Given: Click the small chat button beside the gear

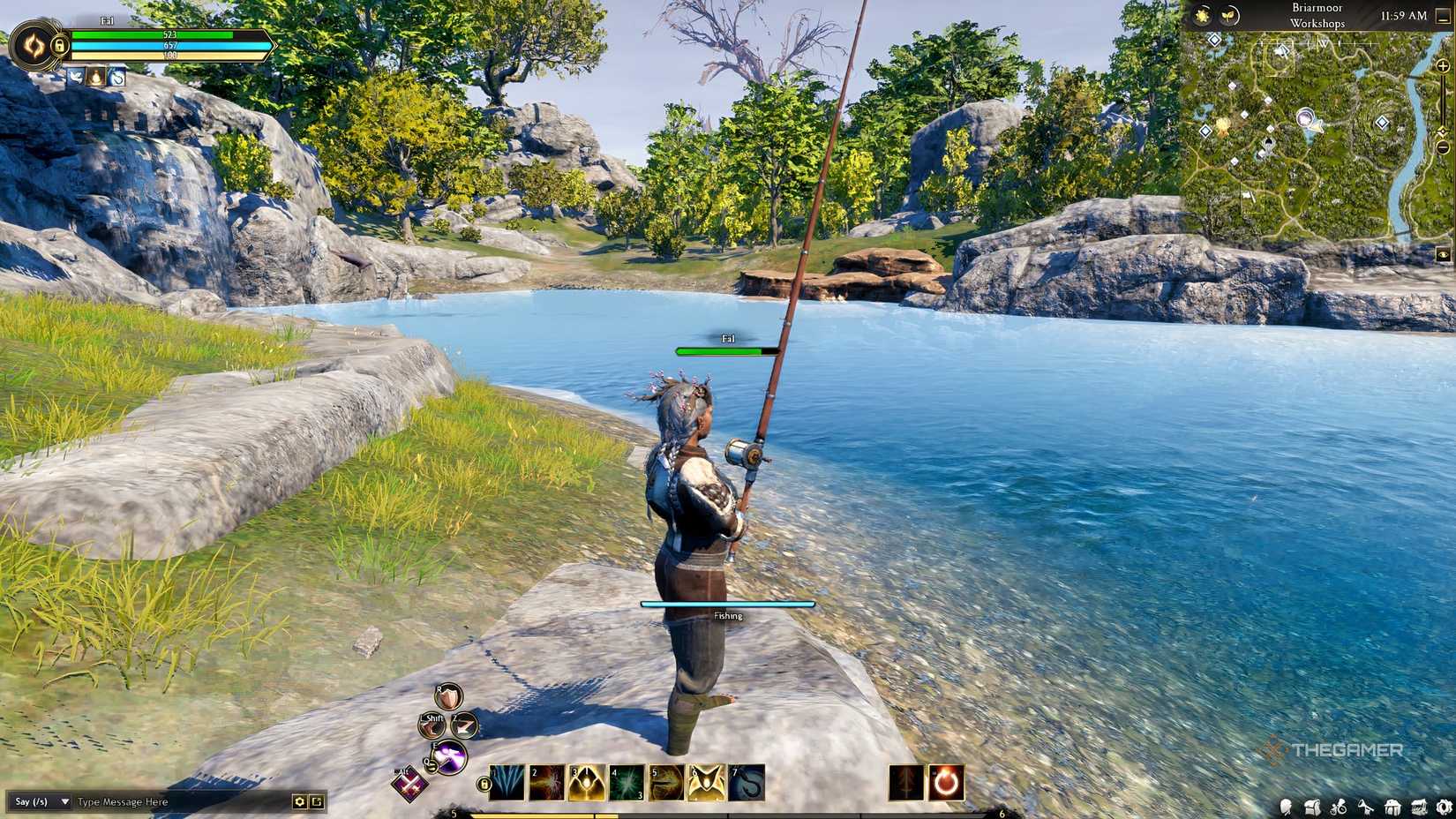Looking at the screenshot, I should click(x=317, y=801).
